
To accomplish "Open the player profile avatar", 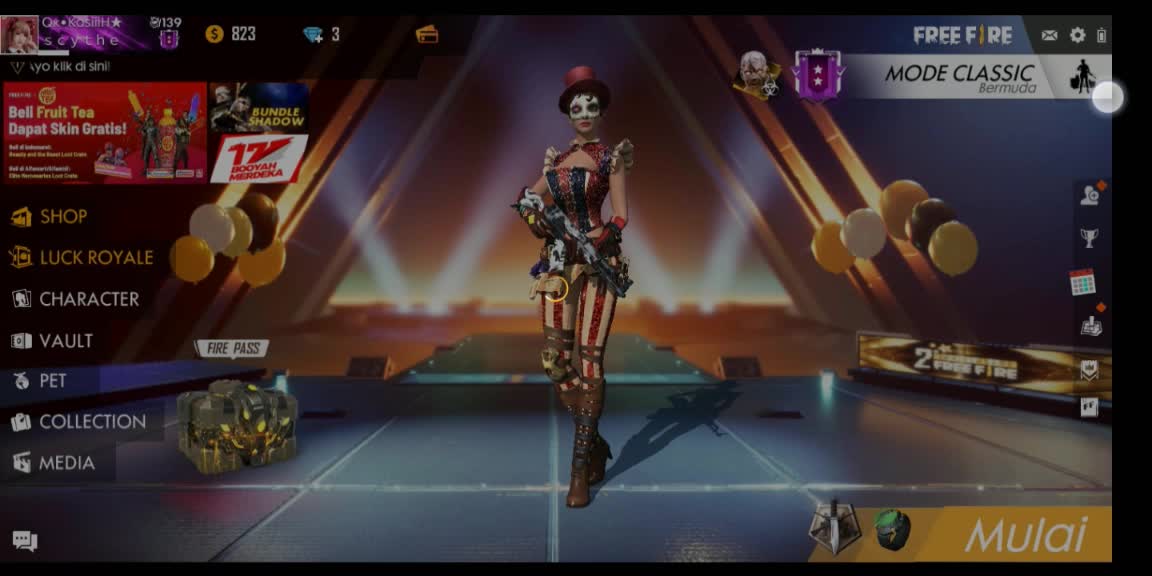I will tap(20, 33).
